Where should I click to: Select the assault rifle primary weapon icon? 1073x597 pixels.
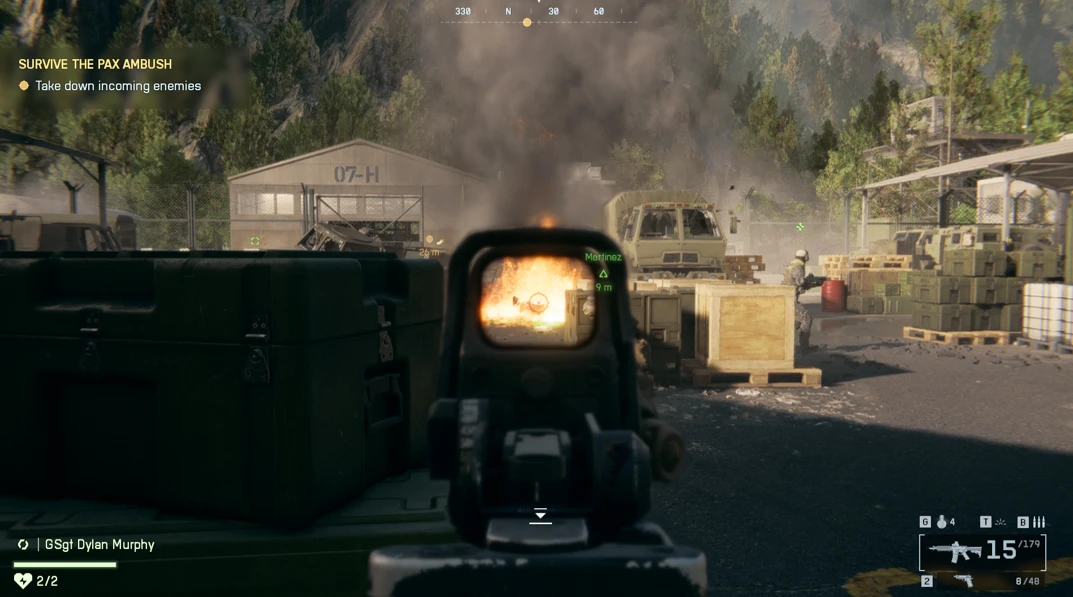(953, 550)
